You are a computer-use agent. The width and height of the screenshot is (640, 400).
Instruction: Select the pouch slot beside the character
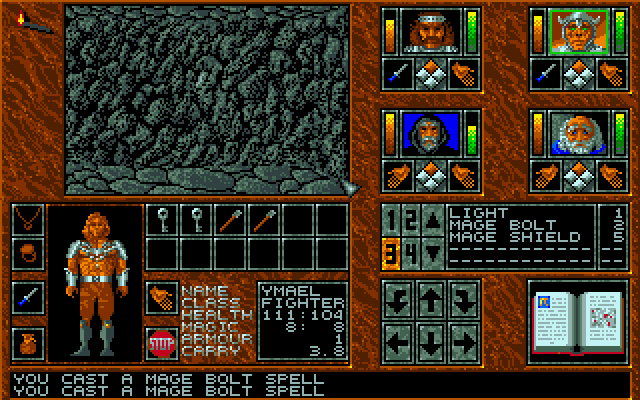pyautogui.click(x=28, y=343)
